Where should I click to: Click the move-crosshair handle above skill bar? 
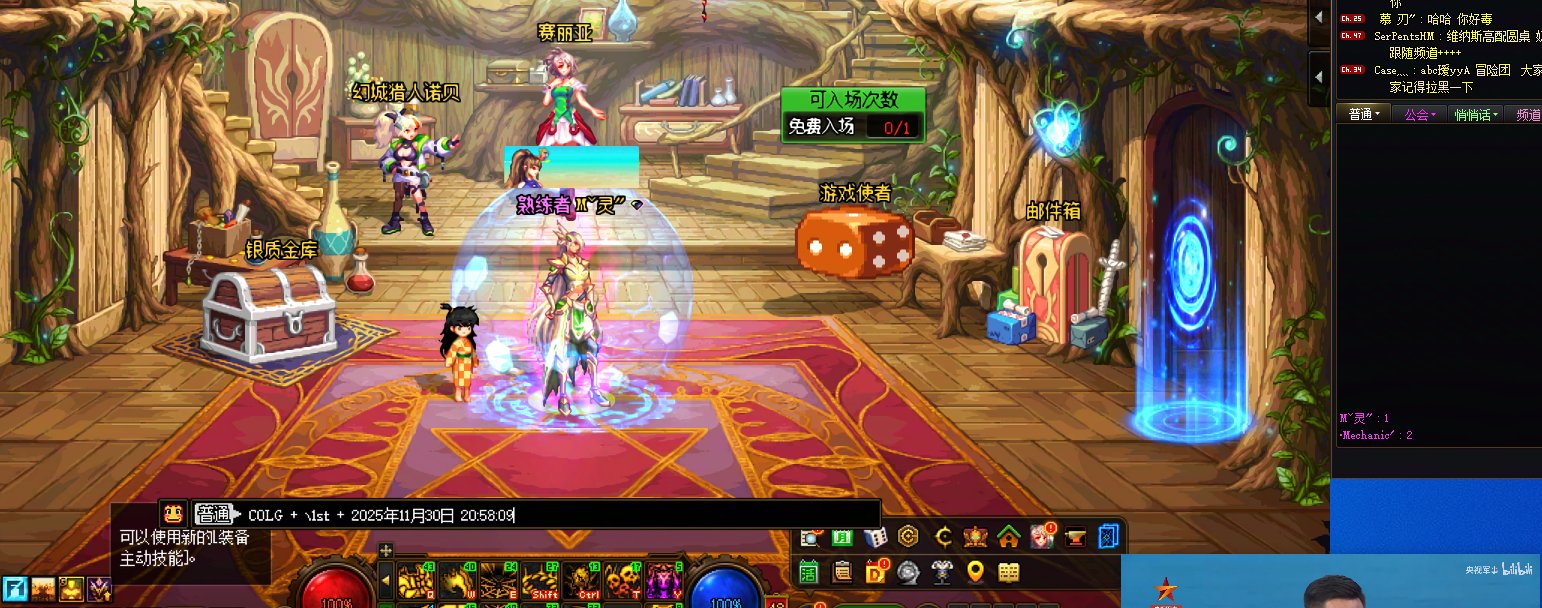pyautogui.click(x=386, y=550)
